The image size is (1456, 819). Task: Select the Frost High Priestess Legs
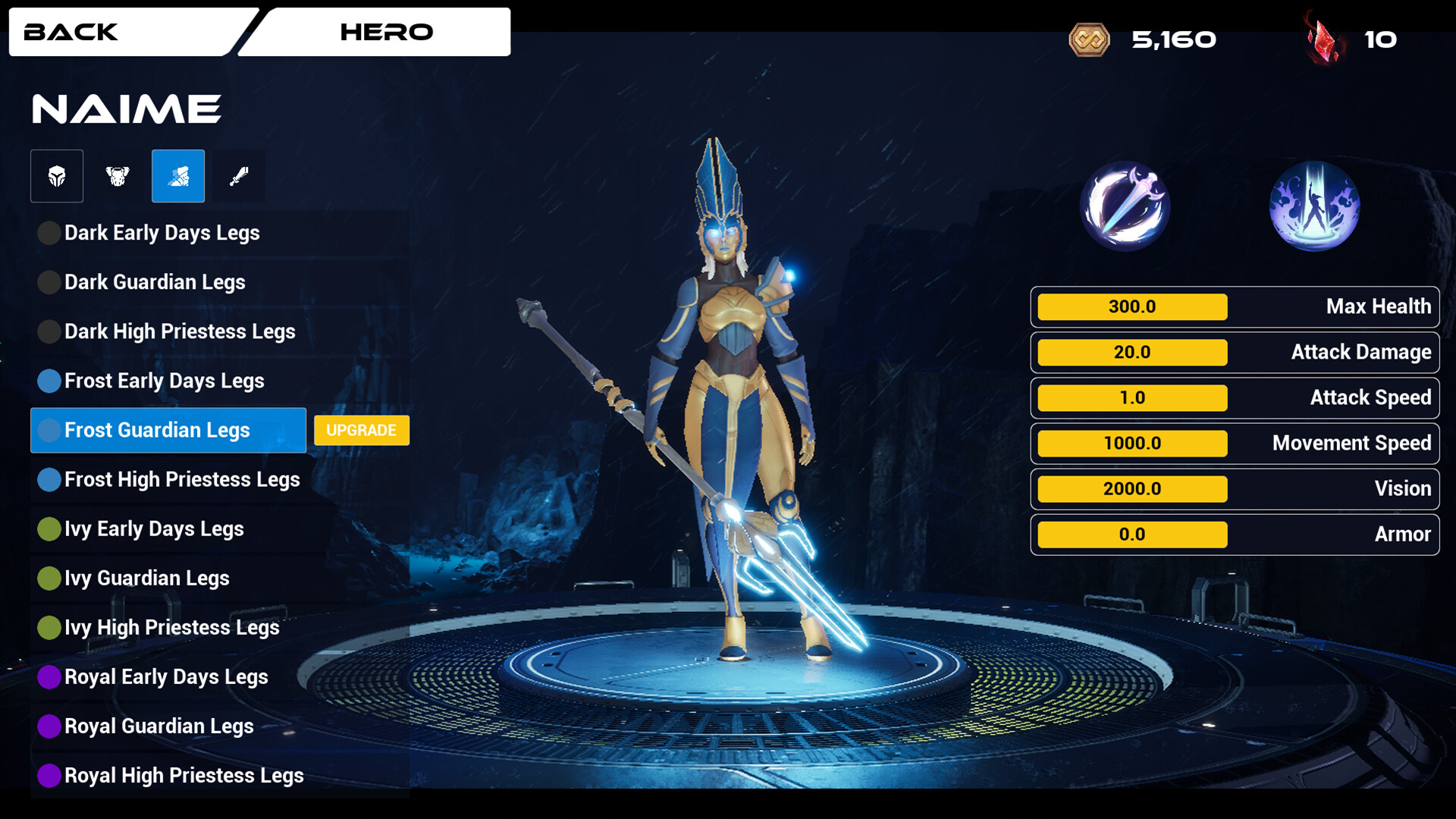coord(182,479)
